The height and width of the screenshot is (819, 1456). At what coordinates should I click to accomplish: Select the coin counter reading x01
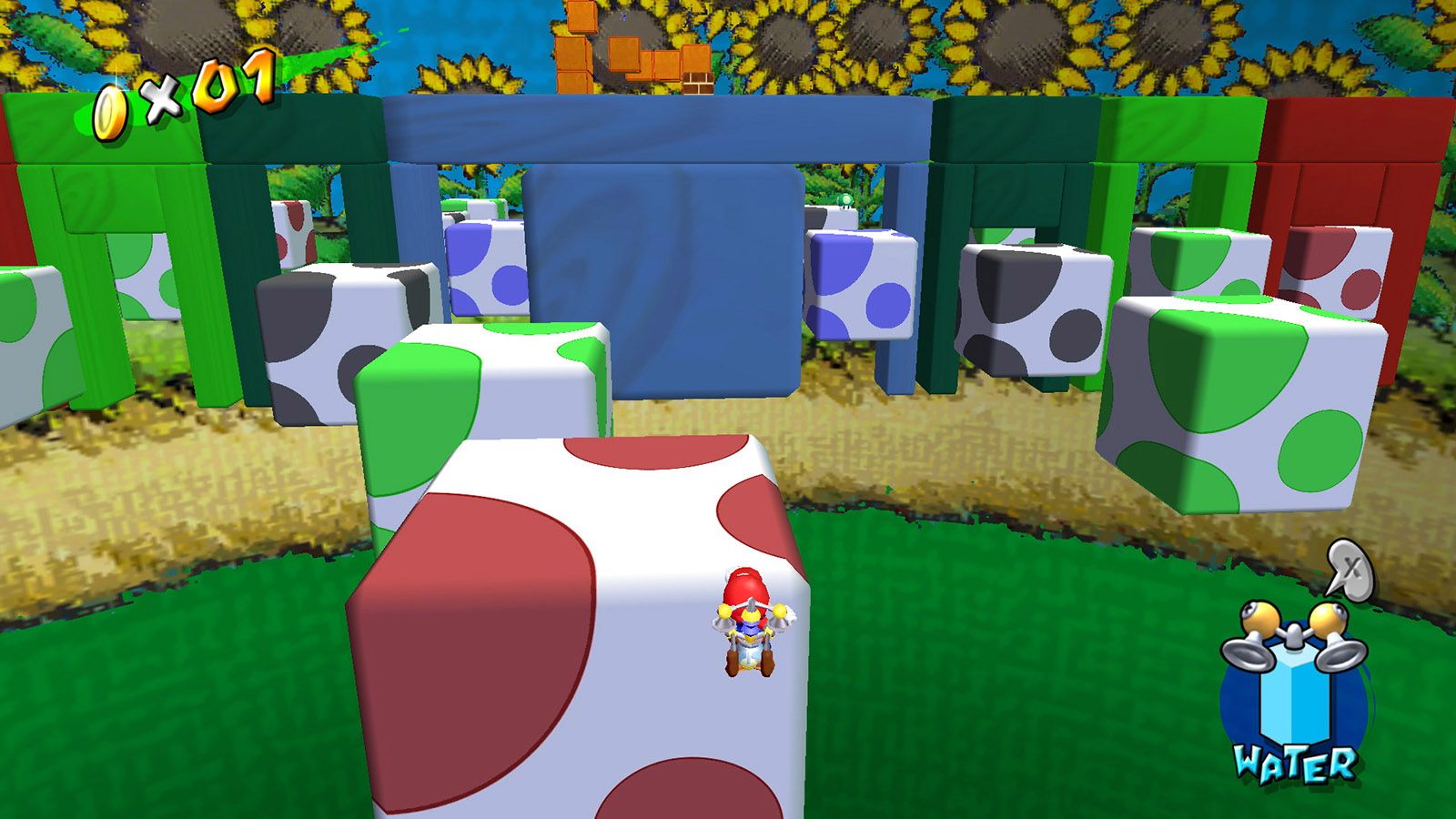pyautogui.click(x=209, y=91)
